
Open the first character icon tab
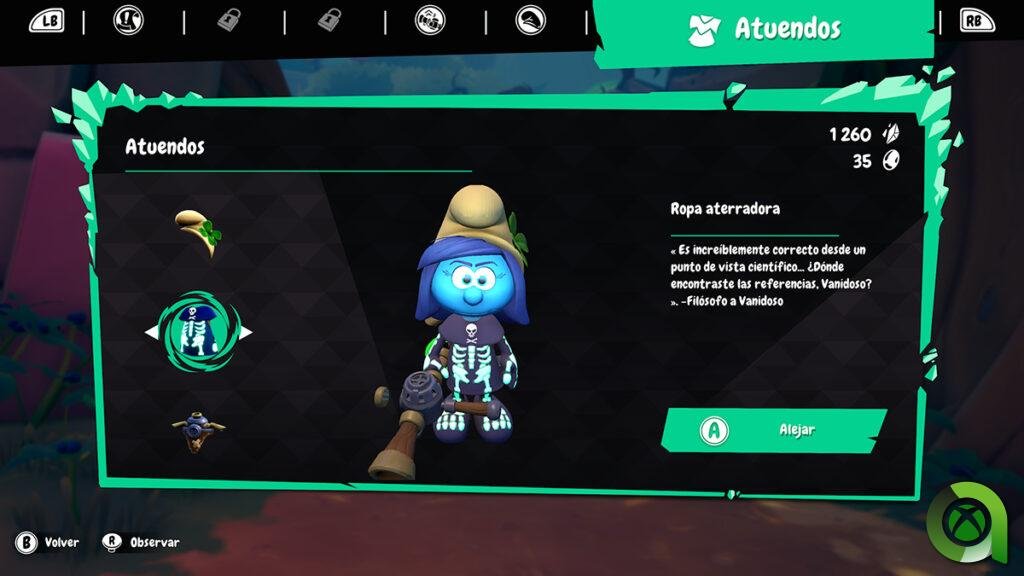coord(128,20)
